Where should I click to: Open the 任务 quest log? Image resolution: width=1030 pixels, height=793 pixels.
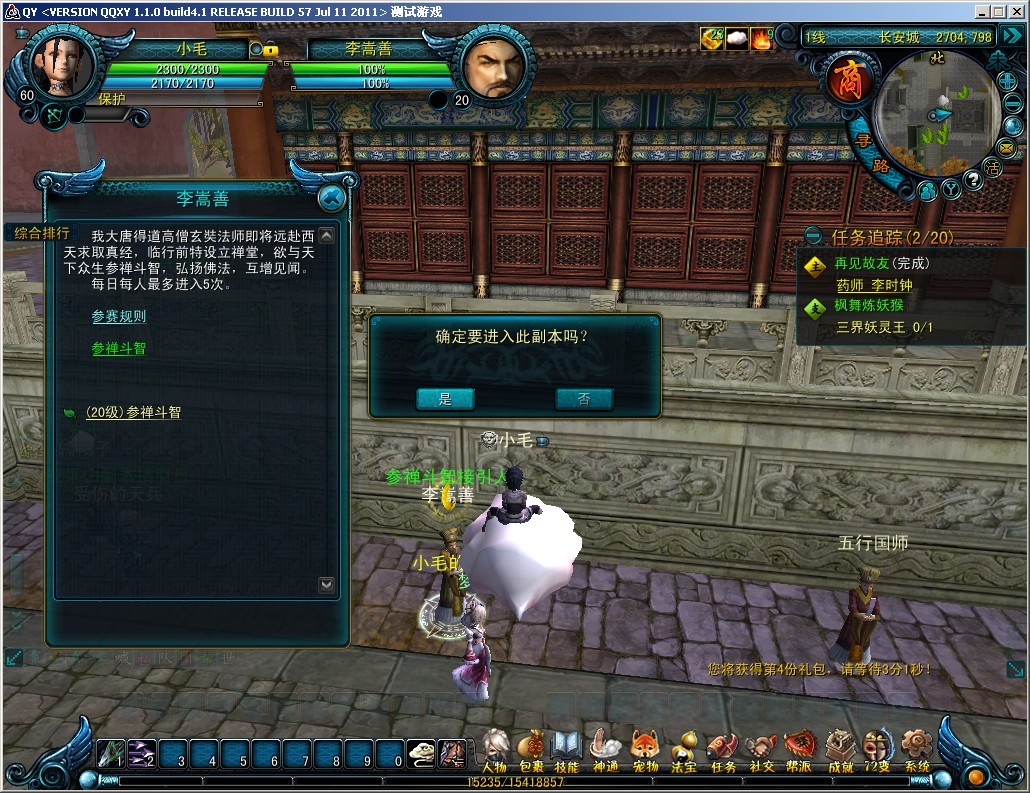click(722, 750)
